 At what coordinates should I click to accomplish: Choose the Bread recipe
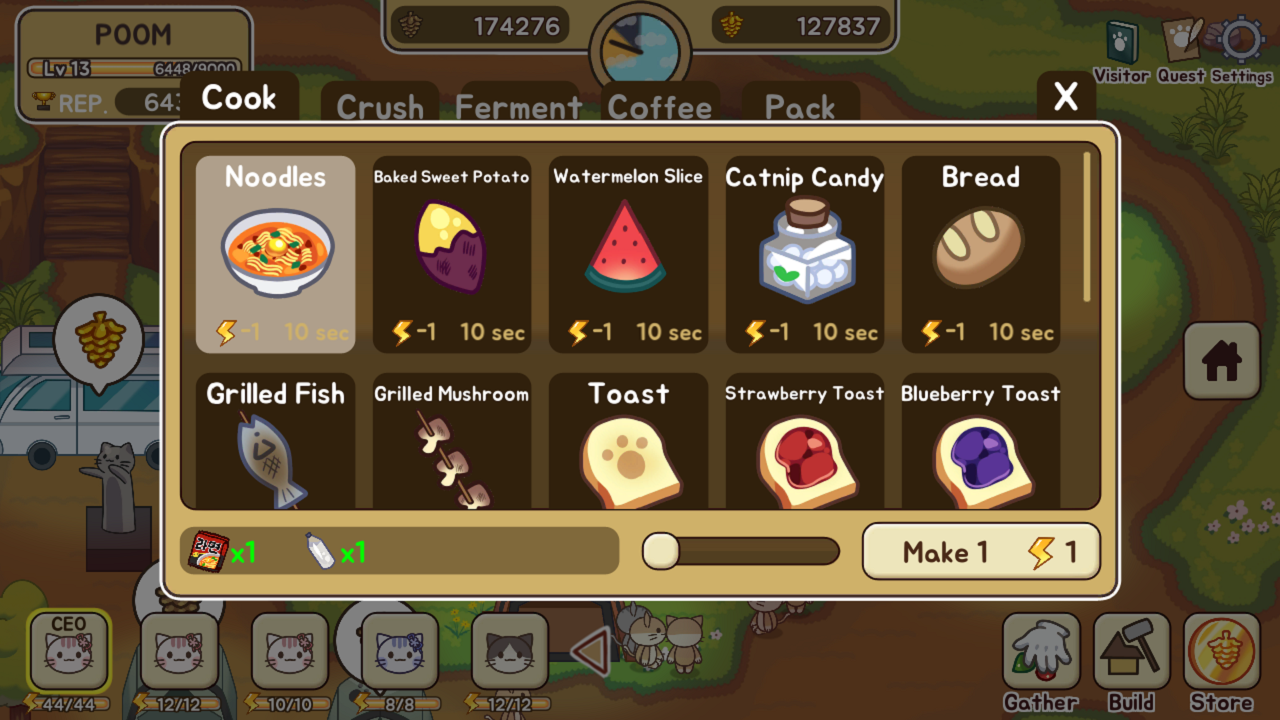[x=980, y=254]
